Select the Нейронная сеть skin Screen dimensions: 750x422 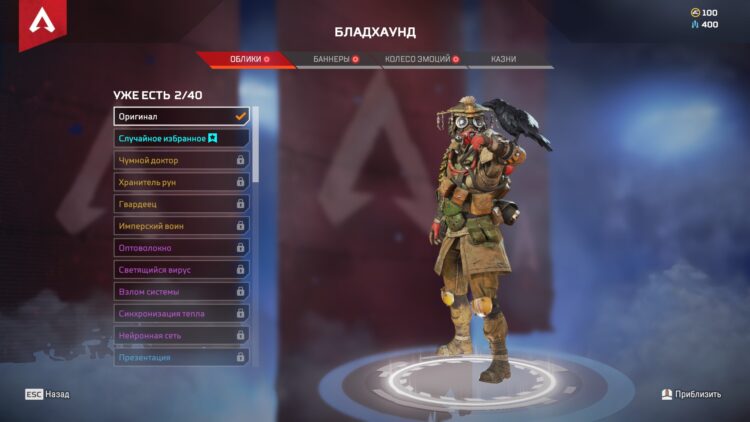point(181,336)
